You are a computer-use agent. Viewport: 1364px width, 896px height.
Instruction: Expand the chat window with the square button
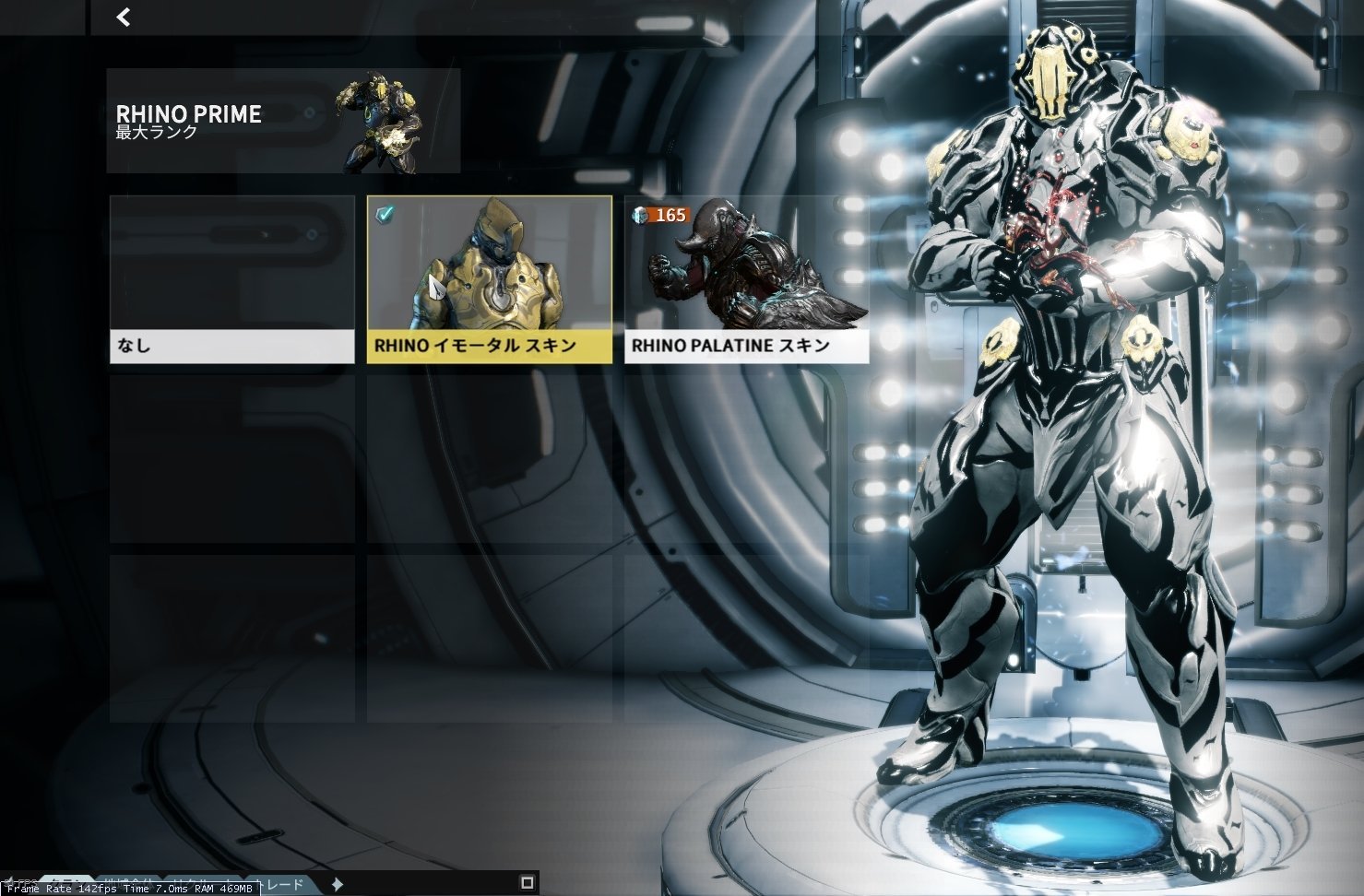pyautogui.click(x=528, y=882)
